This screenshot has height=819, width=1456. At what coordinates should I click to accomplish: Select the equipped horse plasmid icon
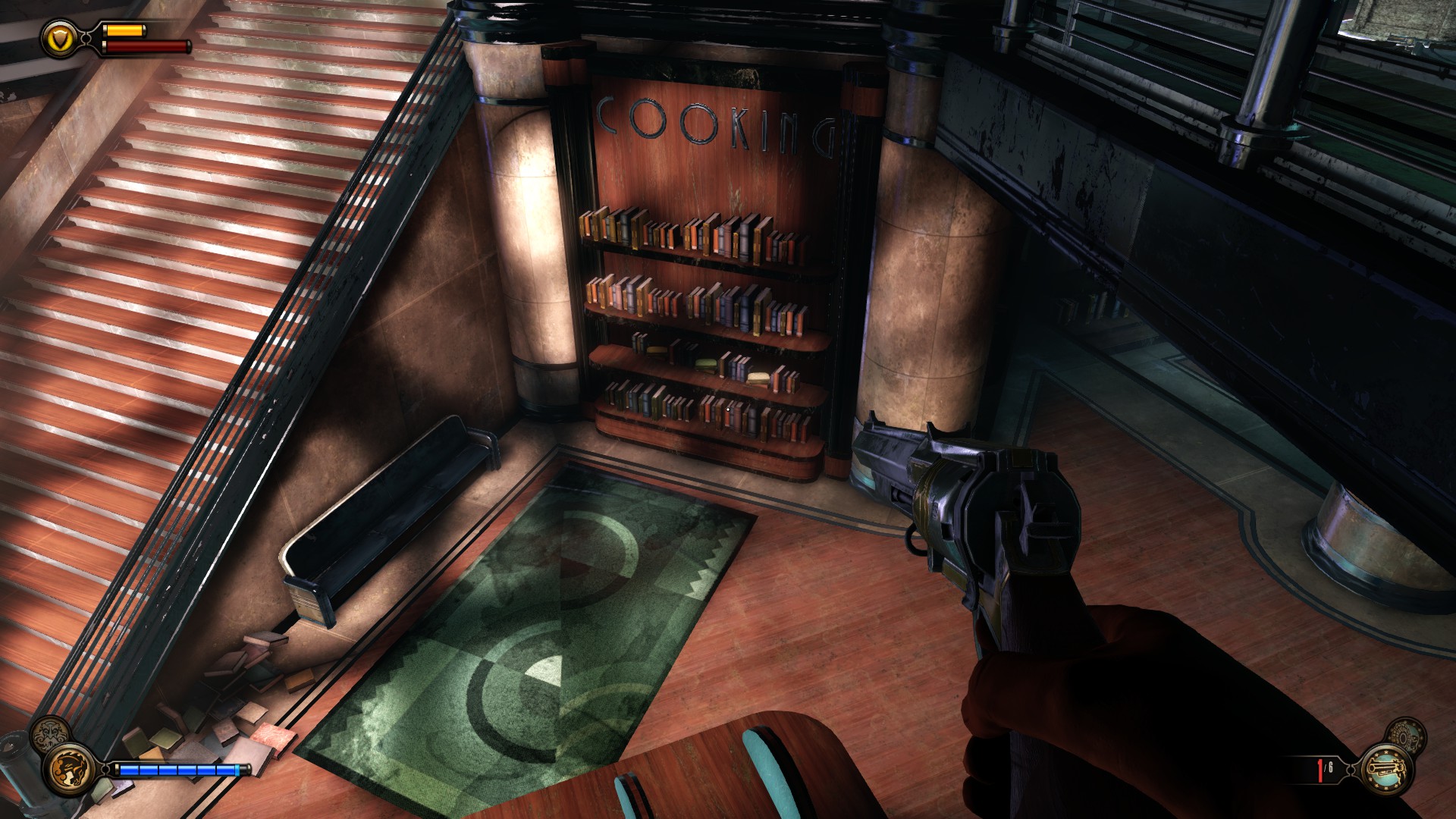(x=70, y=768)
